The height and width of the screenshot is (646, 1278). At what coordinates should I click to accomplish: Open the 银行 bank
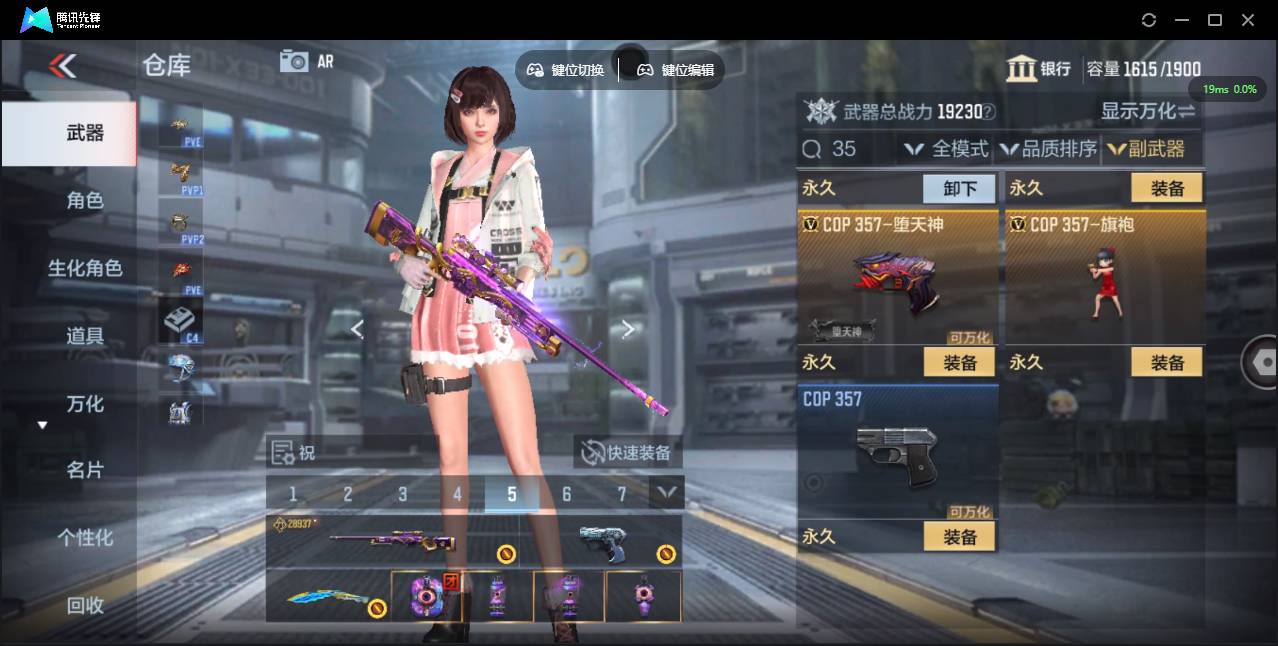point(1039,69)
